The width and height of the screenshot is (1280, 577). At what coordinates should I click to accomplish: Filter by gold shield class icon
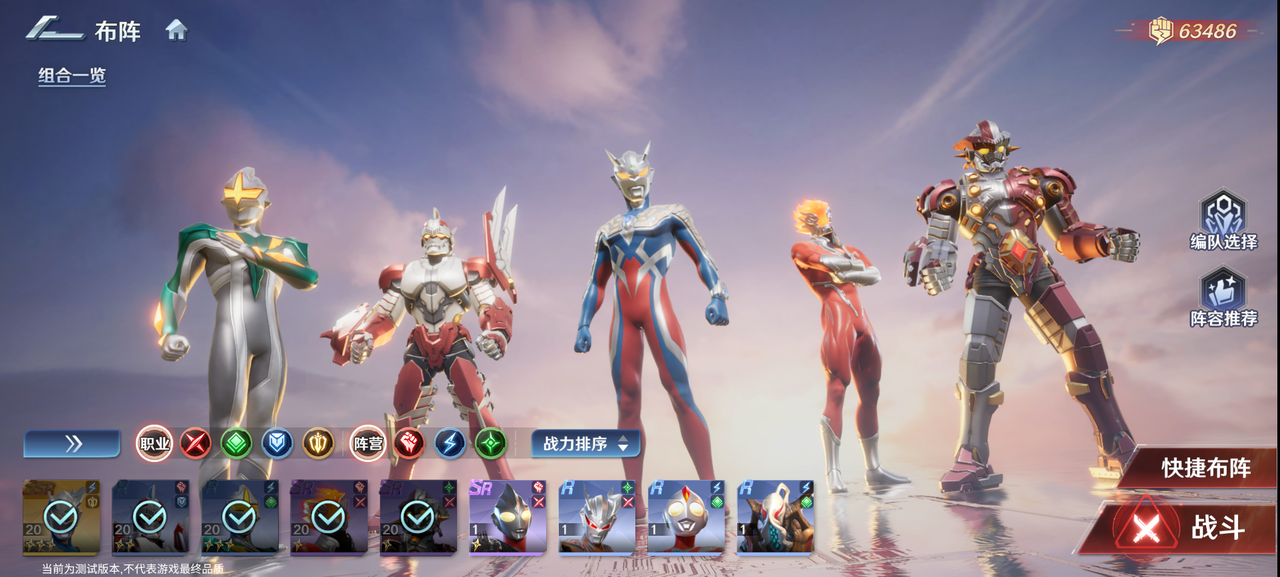pos(319,443)
